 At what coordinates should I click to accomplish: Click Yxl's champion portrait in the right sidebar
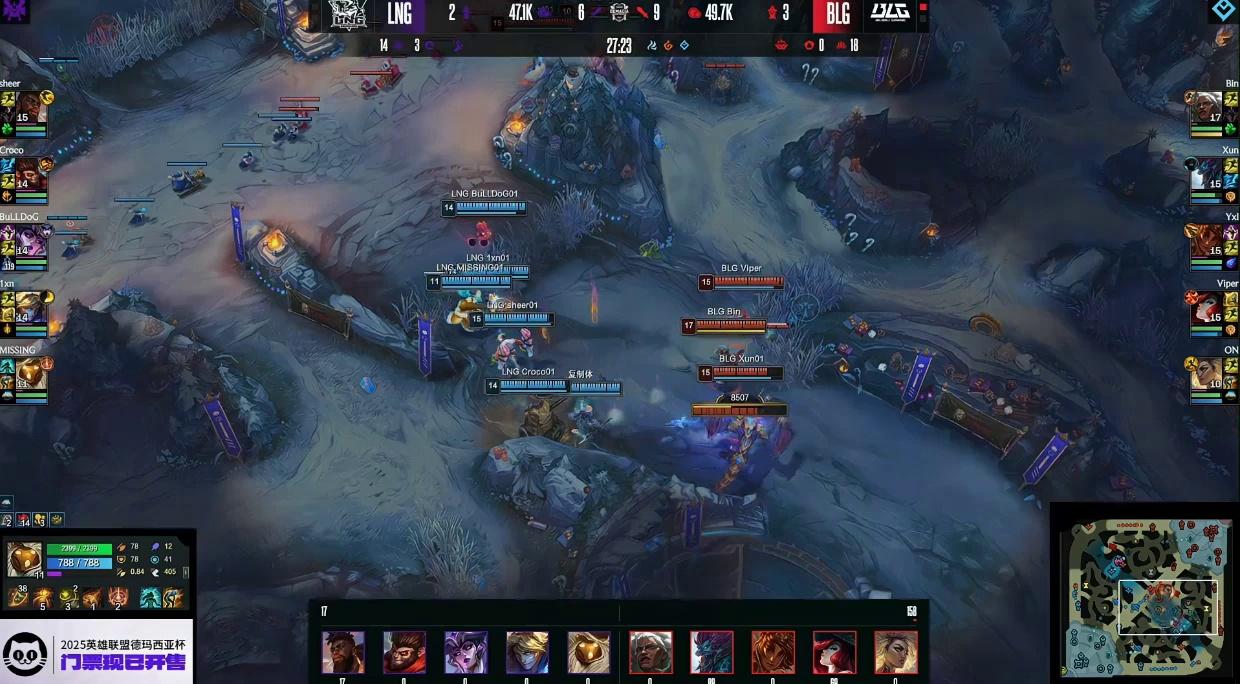point(1208,240)
